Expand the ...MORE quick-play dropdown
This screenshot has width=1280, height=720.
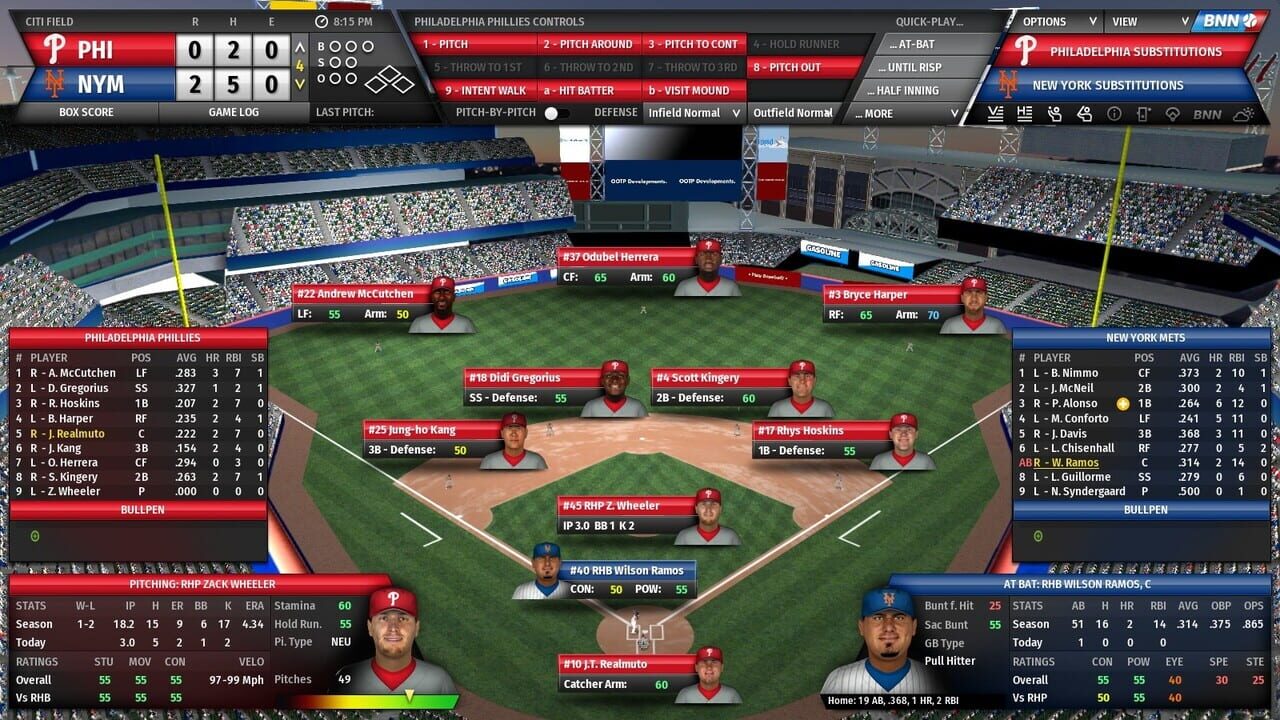[x=902, y=113]
